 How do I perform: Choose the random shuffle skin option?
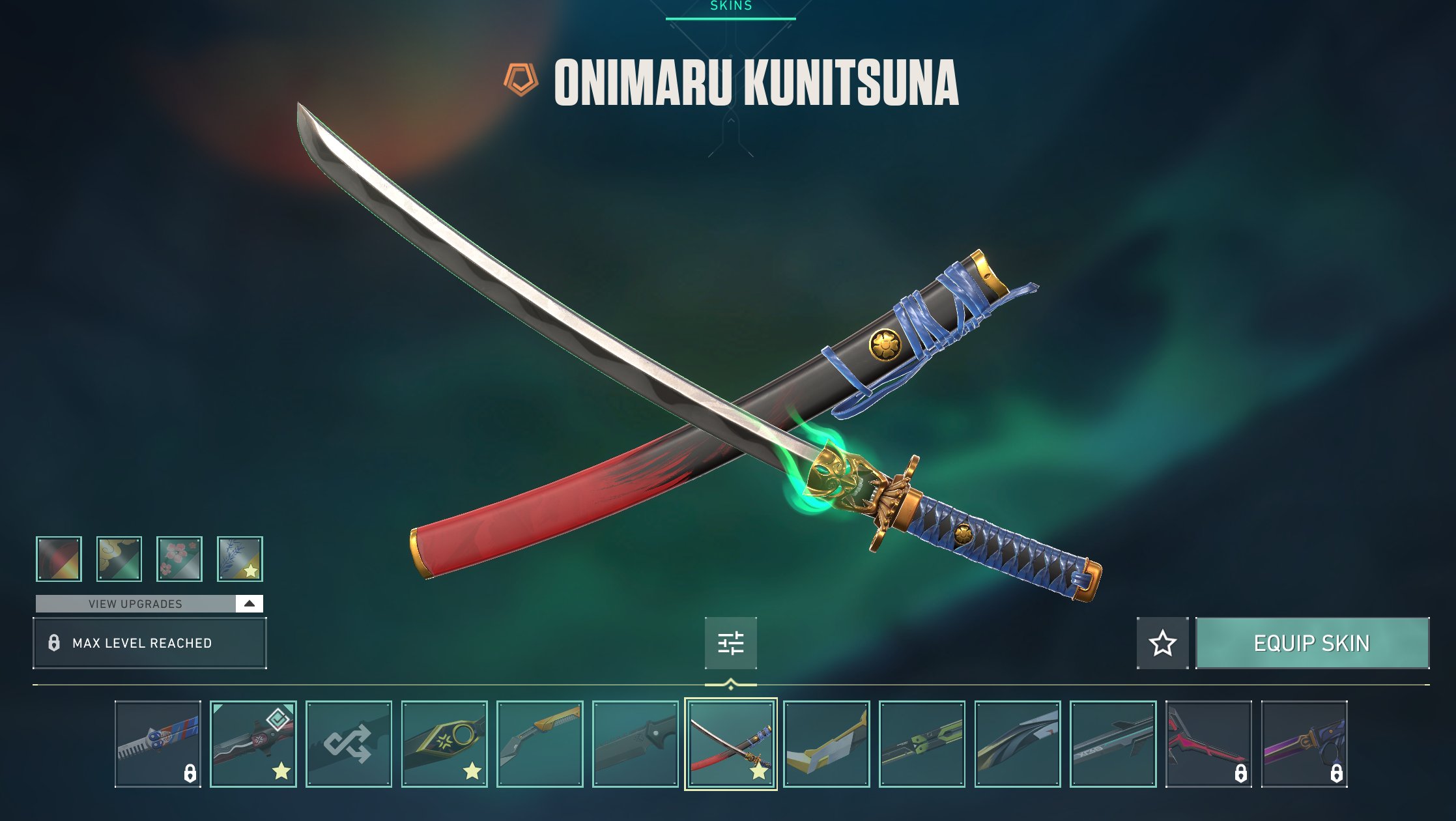pos(349,743)
